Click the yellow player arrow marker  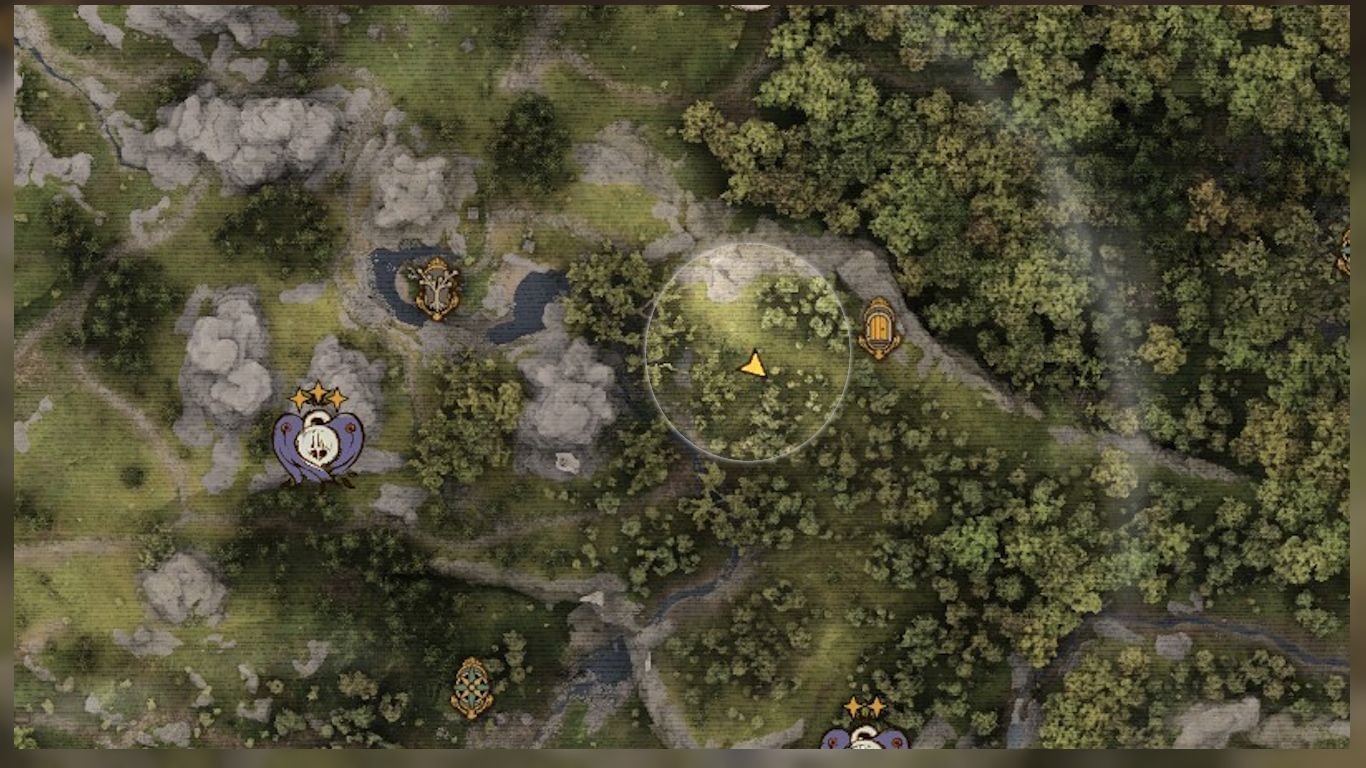(x=754, y=365)
